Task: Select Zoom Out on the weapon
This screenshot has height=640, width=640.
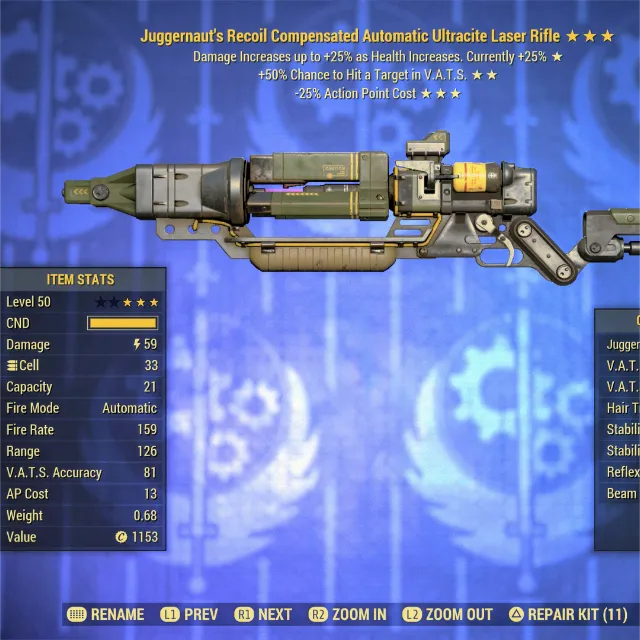Action: (x=447, y=615)
